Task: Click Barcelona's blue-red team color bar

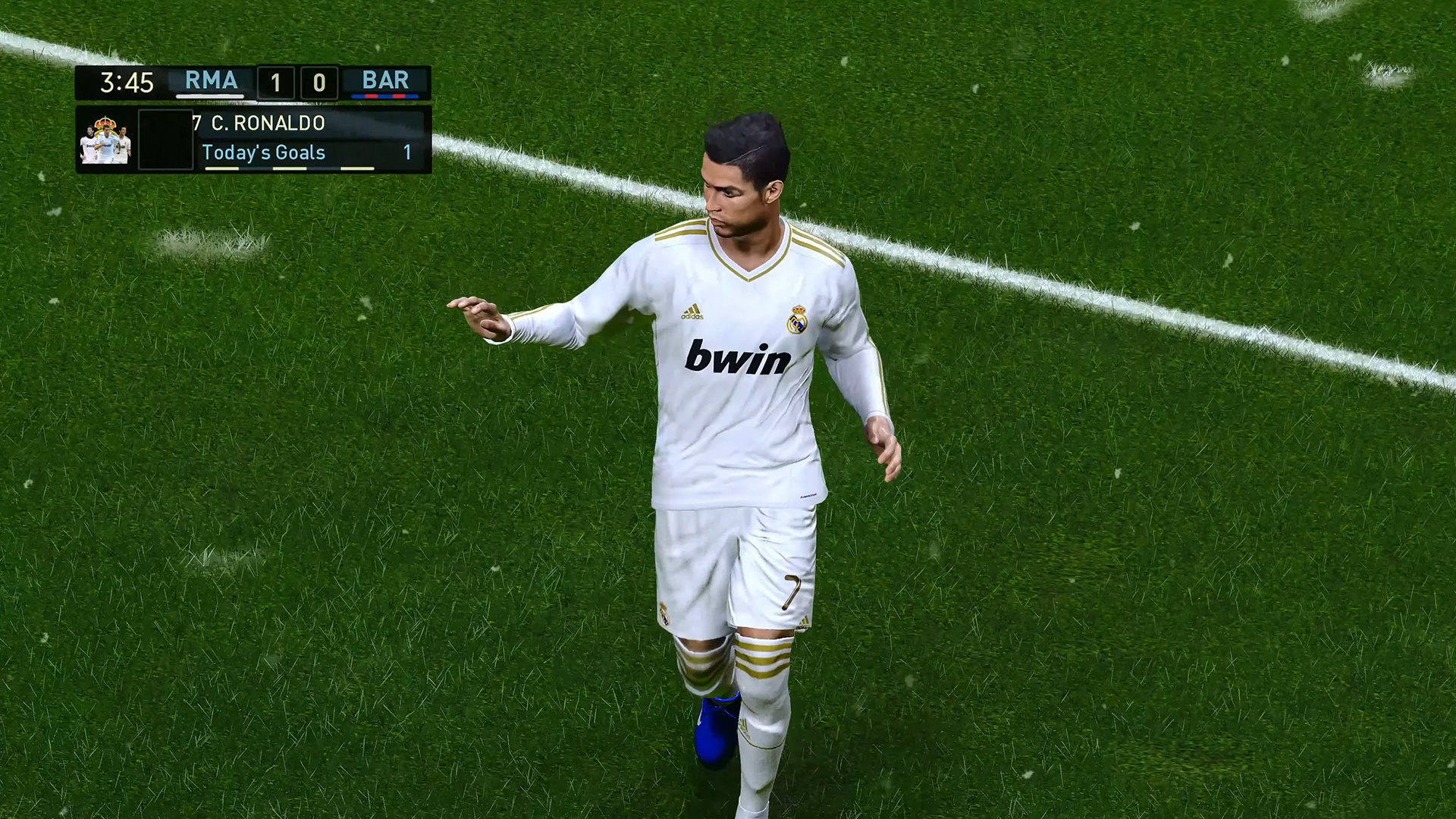Action: tap(385, 96)
